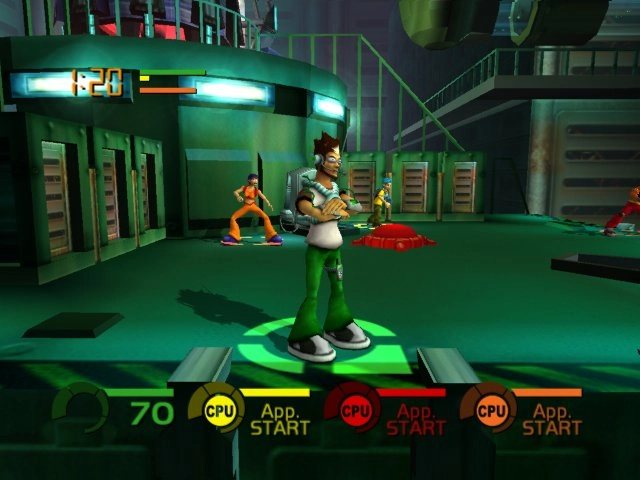
Task: Choose the orange CPU player badge
Action: (x=490, y=410)
